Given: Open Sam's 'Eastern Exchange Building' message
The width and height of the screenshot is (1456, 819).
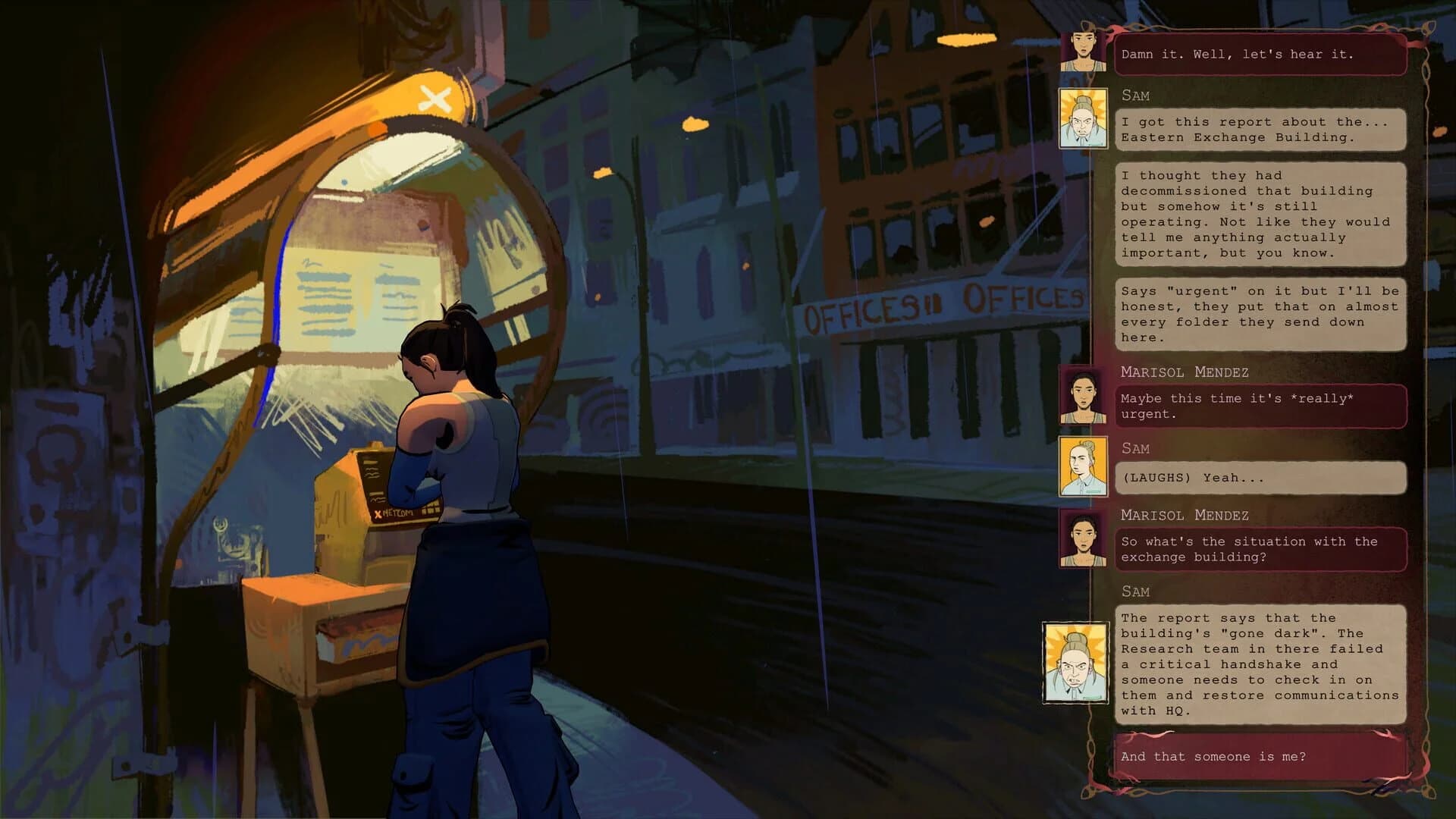Looking at the screenshot, I should point(1259,130).
